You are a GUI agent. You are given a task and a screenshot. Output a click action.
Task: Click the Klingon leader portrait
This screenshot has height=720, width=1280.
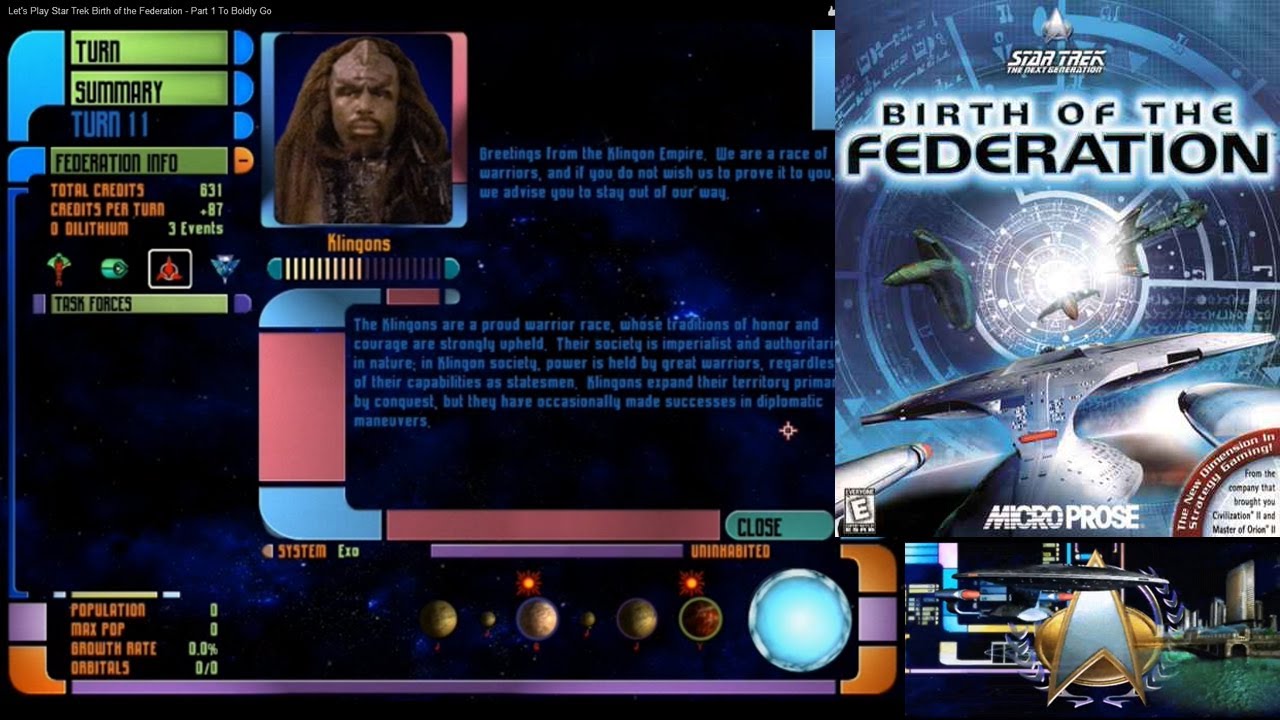pyautogui.click(x=363, y=128)
